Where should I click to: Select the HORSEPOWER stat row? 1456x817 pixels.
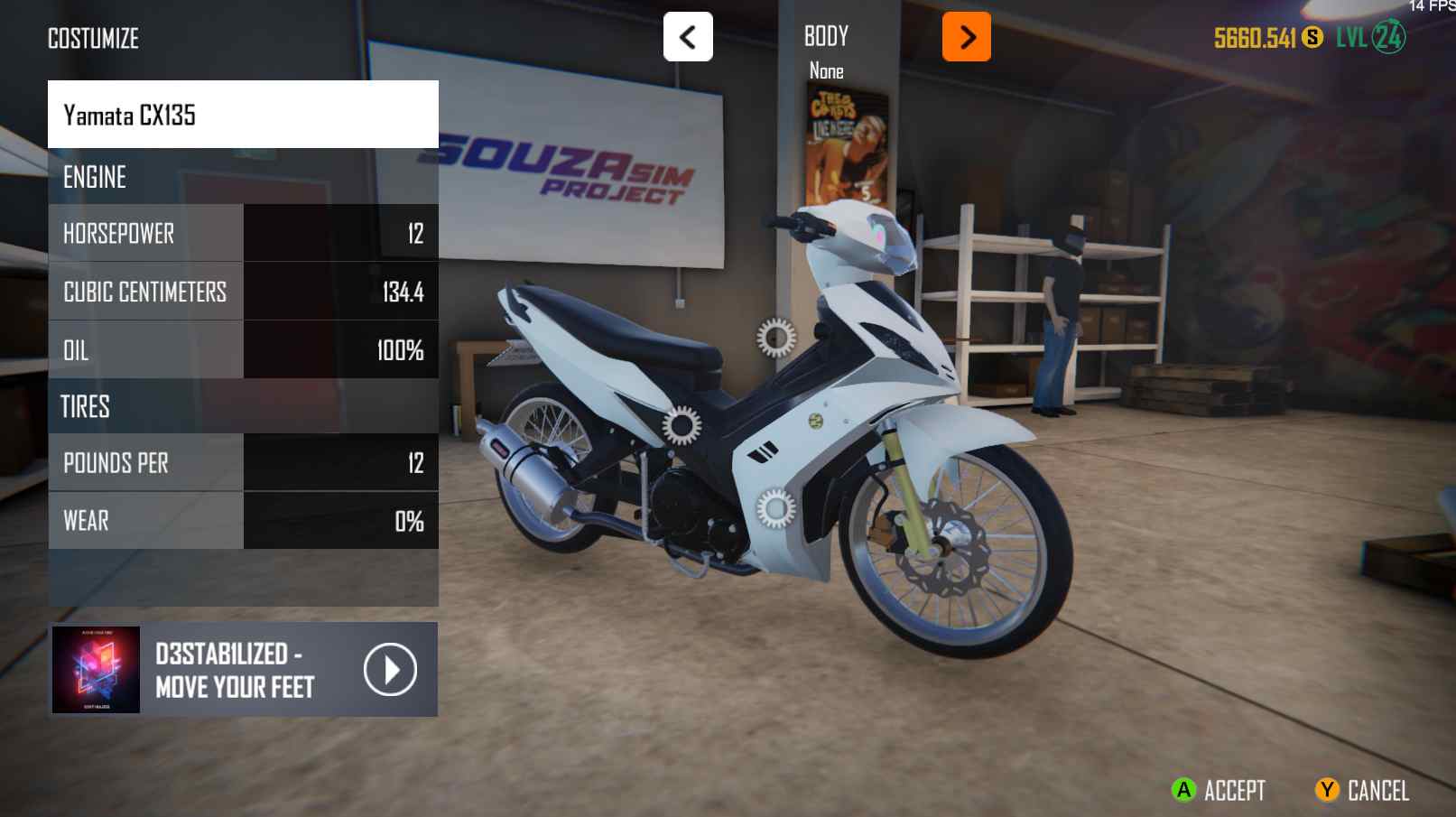click(x=244, y=233)
